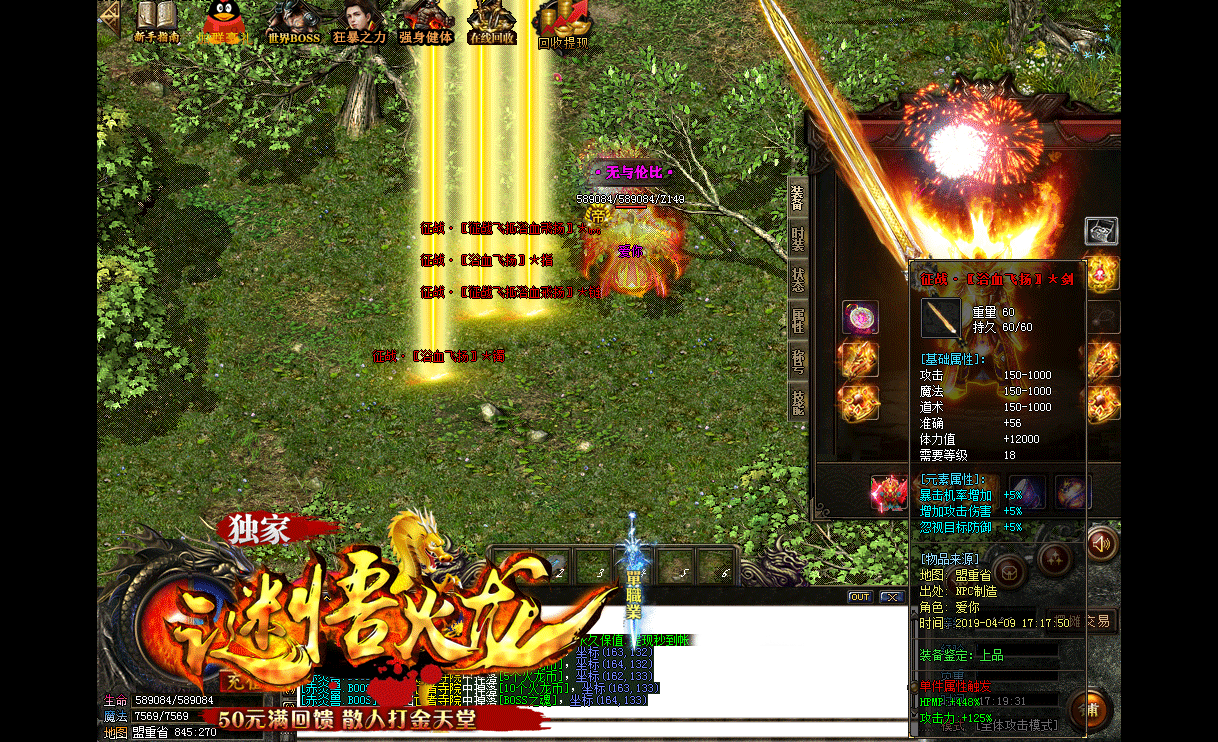Switch to the 时装 fashion tab
The height and width of the screenshot is (742, 1218).
(x=797, y=239)
